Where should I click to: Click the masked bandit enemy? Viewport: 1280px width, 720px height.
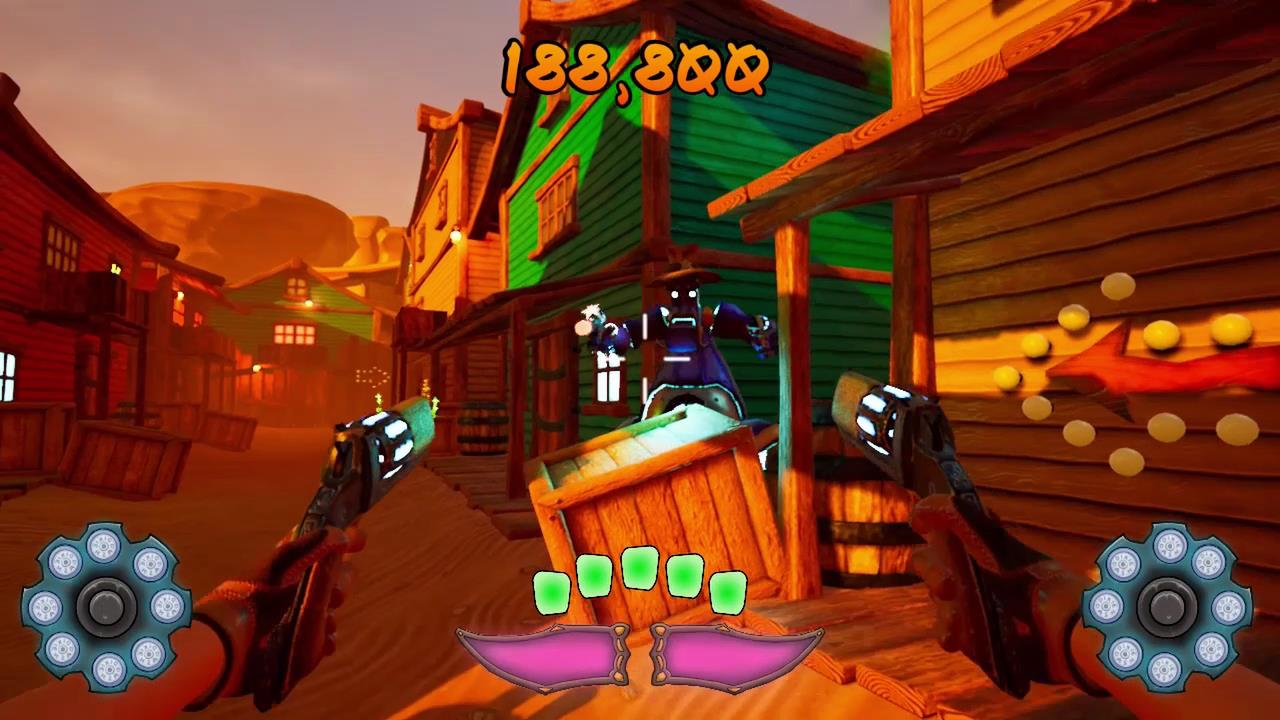(x=685, y=320)
